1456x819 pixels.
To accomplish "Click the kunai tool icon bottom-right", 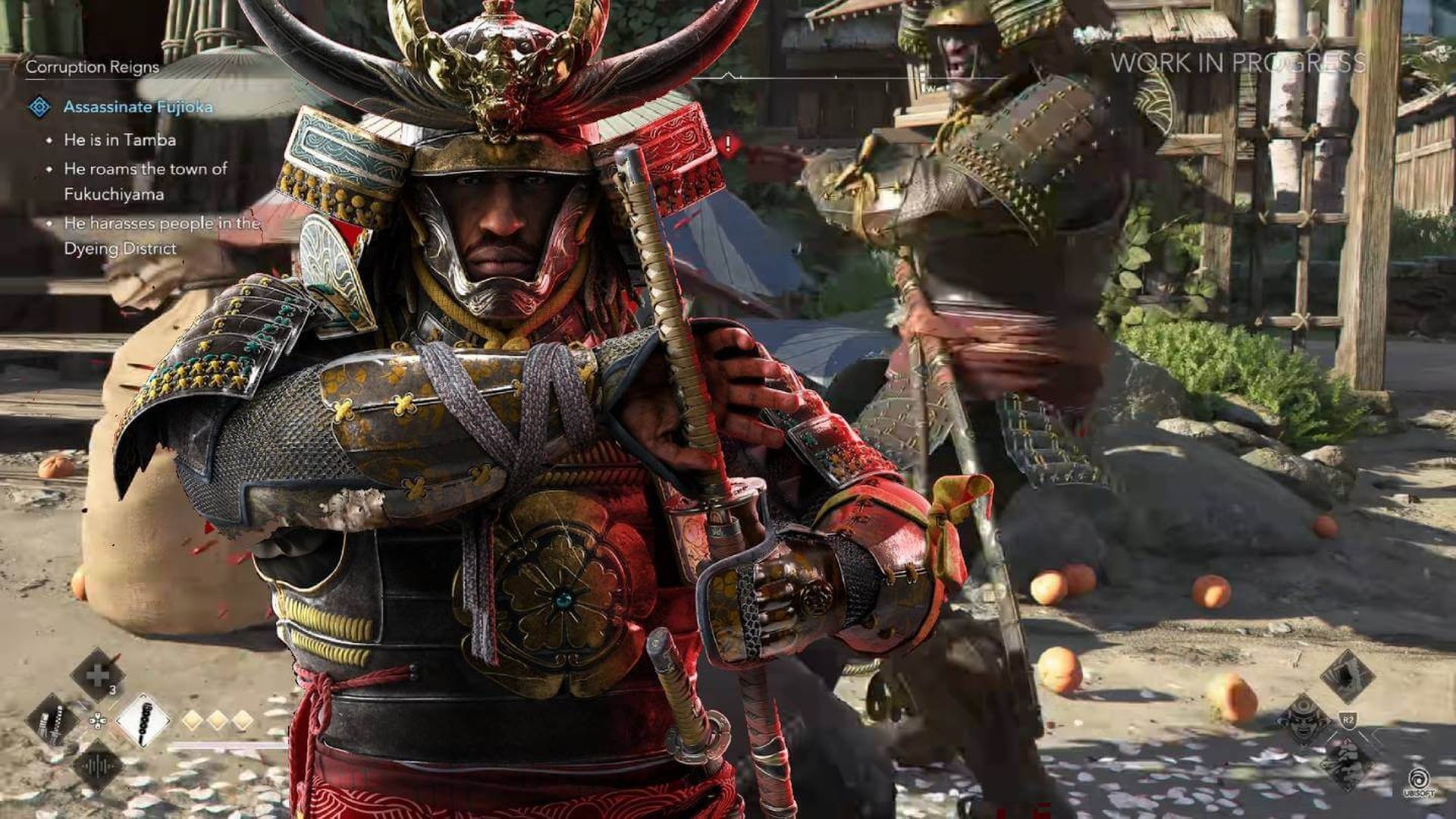I will (1348, 675).
